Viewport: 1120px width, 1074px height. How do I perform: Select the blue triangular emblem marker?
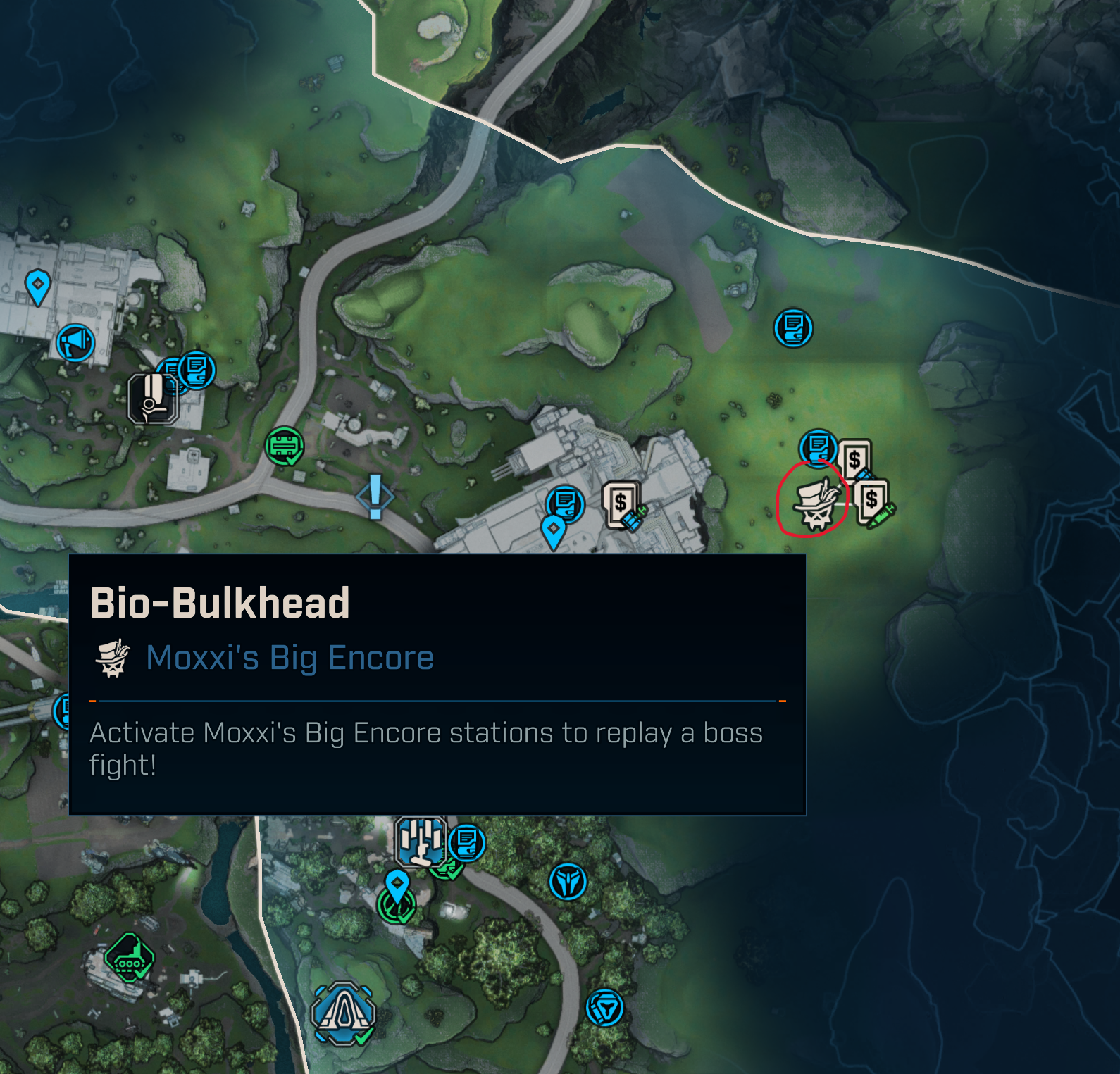[604, 1008]
